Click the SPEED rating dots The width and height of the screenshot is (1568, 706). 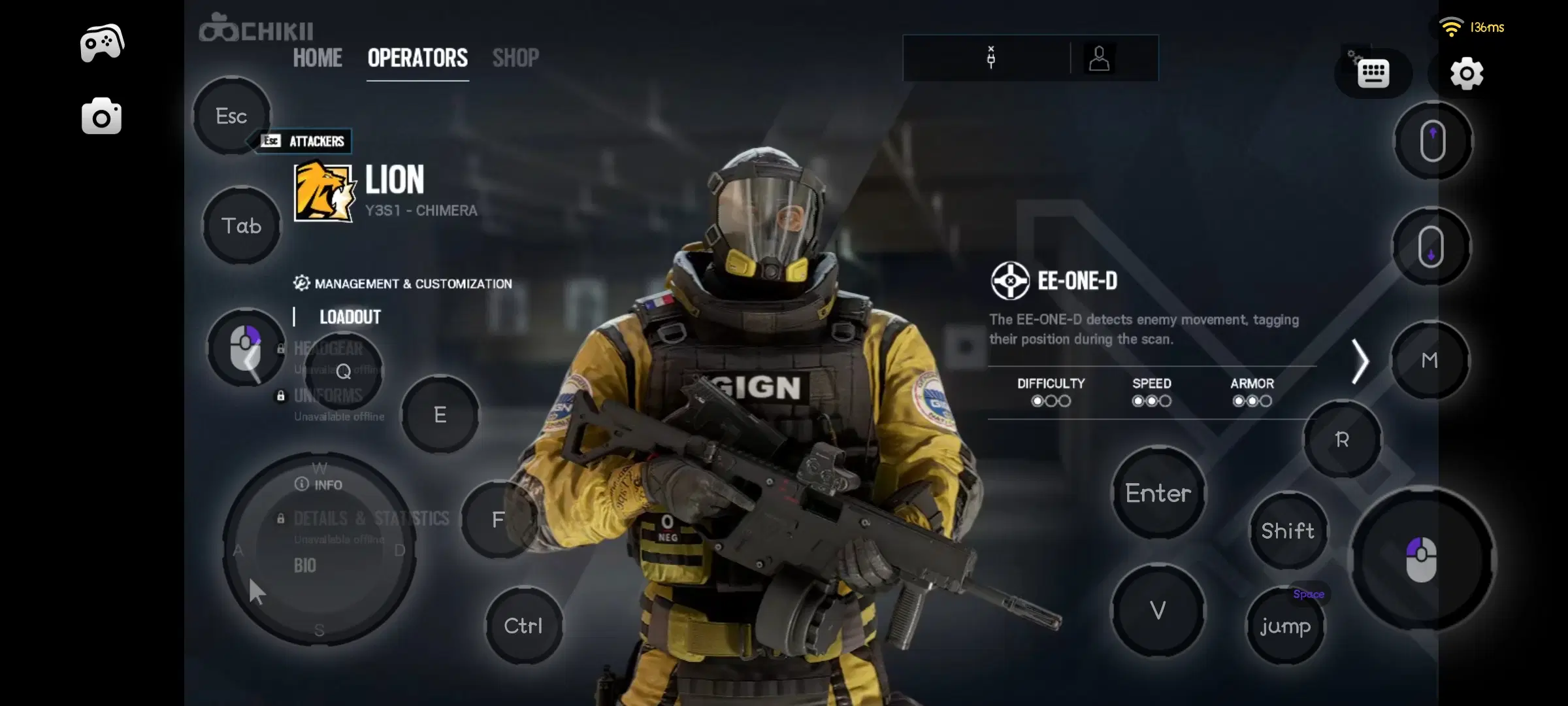click(1151, 401)
